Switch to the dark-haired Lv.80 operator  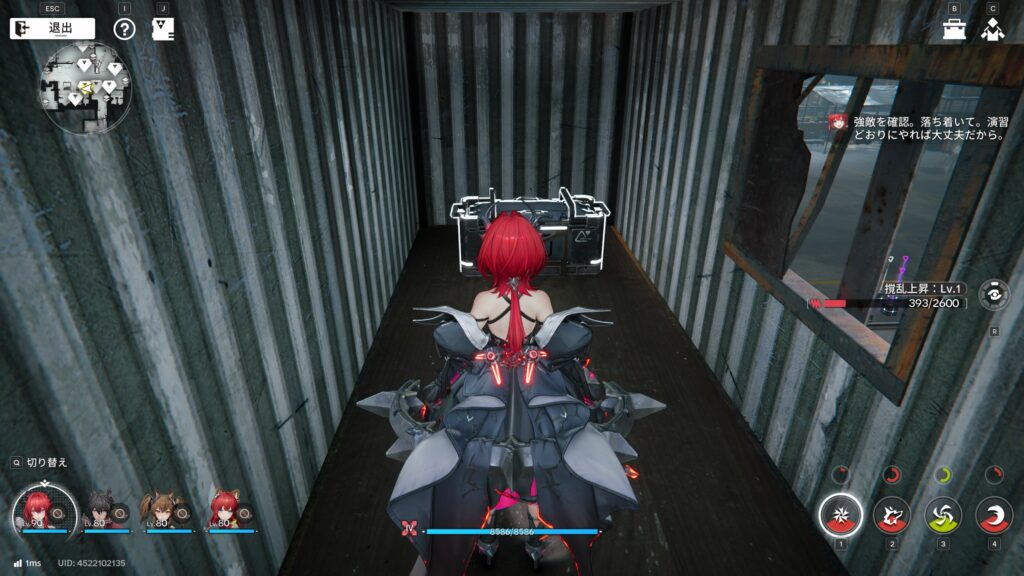(101, 510)
